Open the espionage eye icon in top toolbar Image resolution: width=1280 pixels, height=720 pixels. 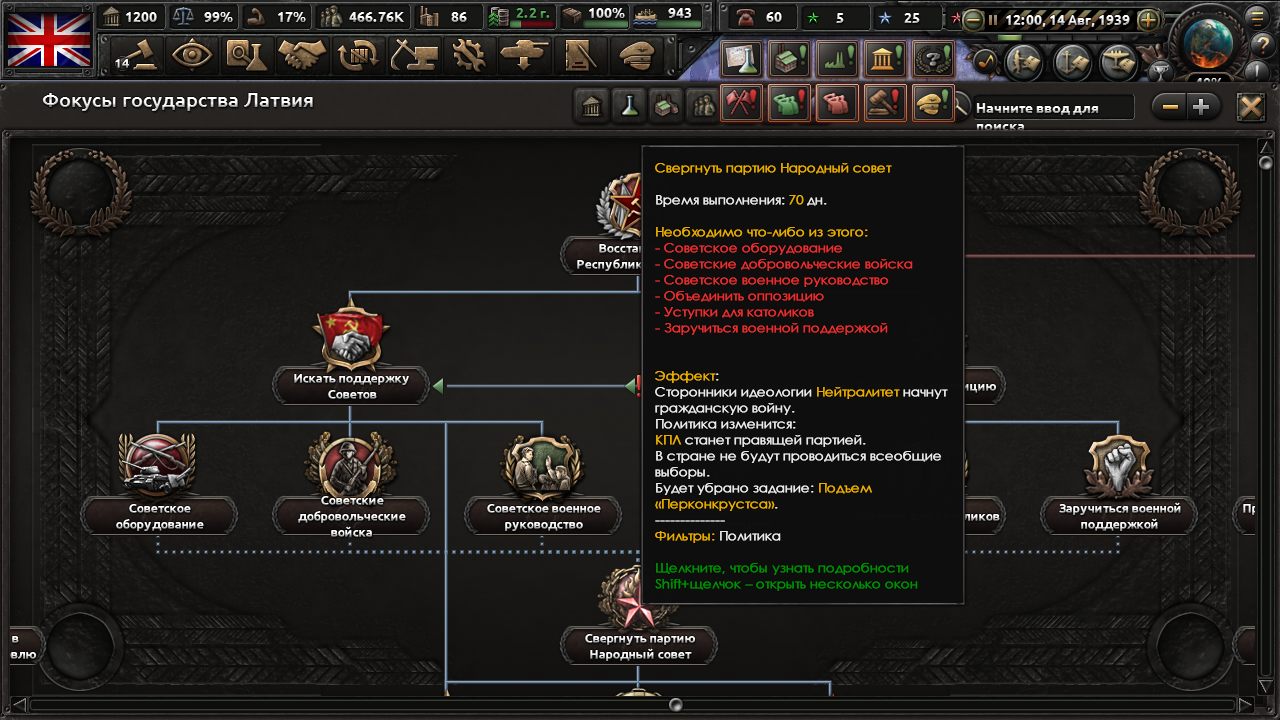pyautogui.click(x=190, y=57)
